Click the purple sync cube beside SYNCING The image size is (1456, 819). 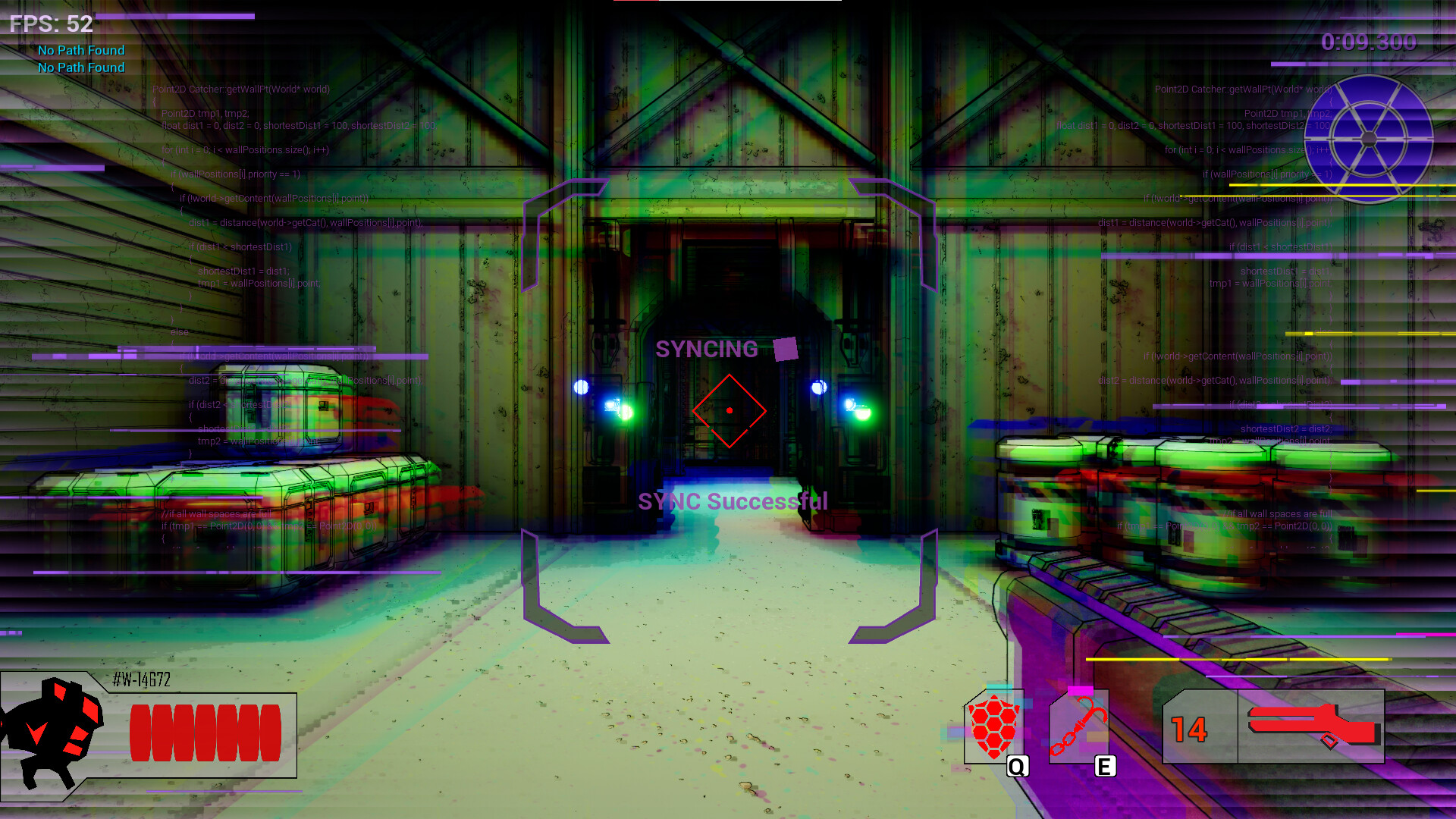pos(786,350)
